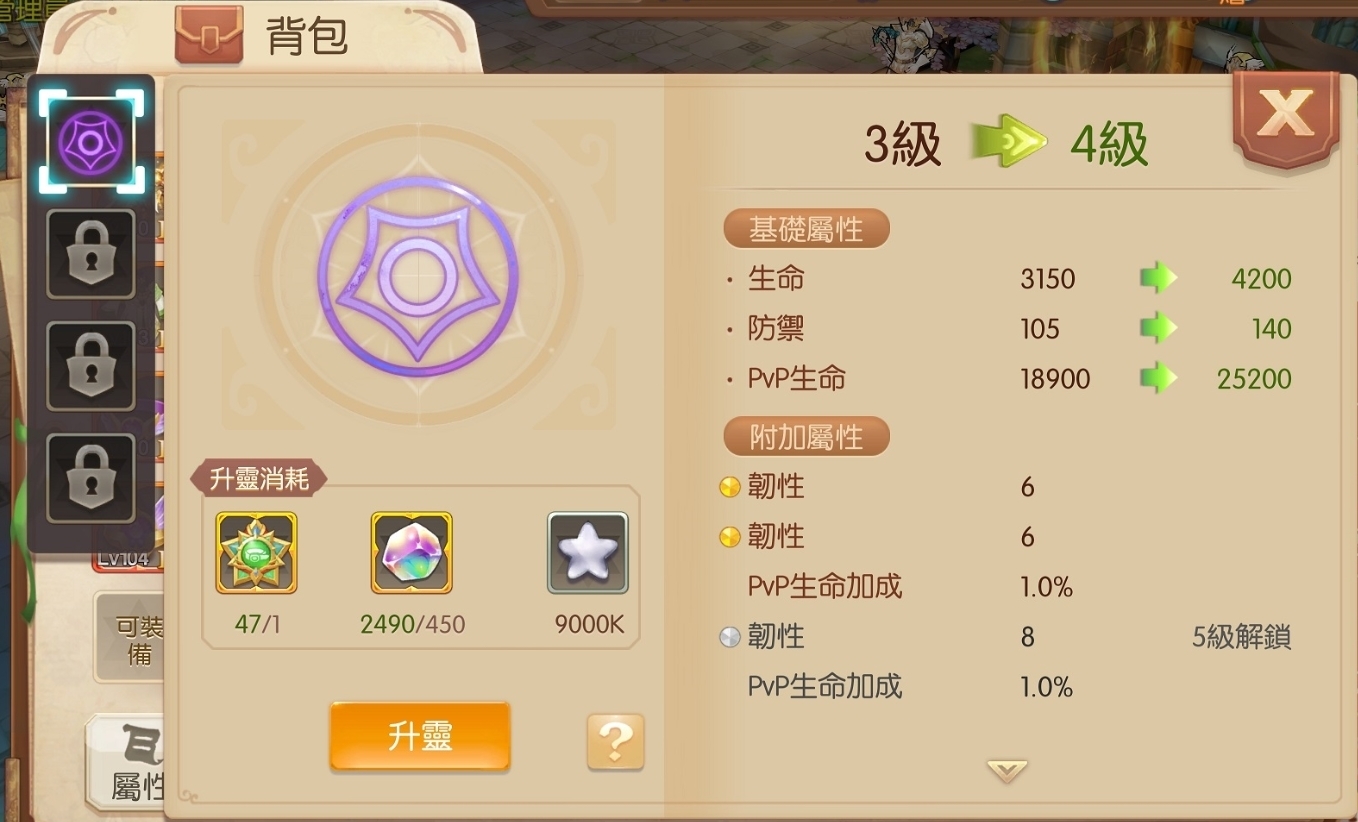The height and width of the screenshot is (822, 1358).
Task: Click the rainbow crystal material icon
Action: 411,552
